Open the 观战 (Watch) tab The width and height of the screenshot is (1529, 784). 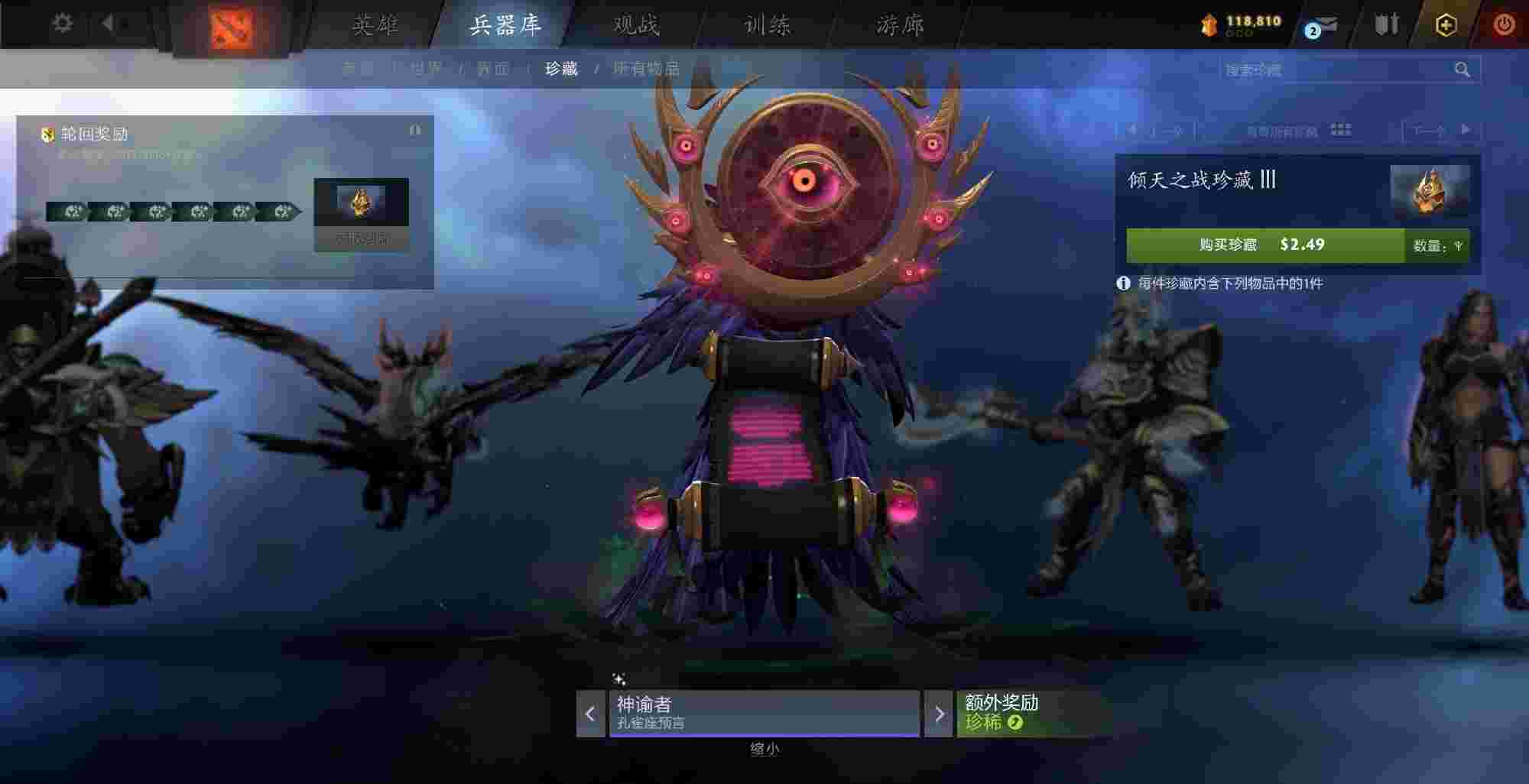(636, 25)
